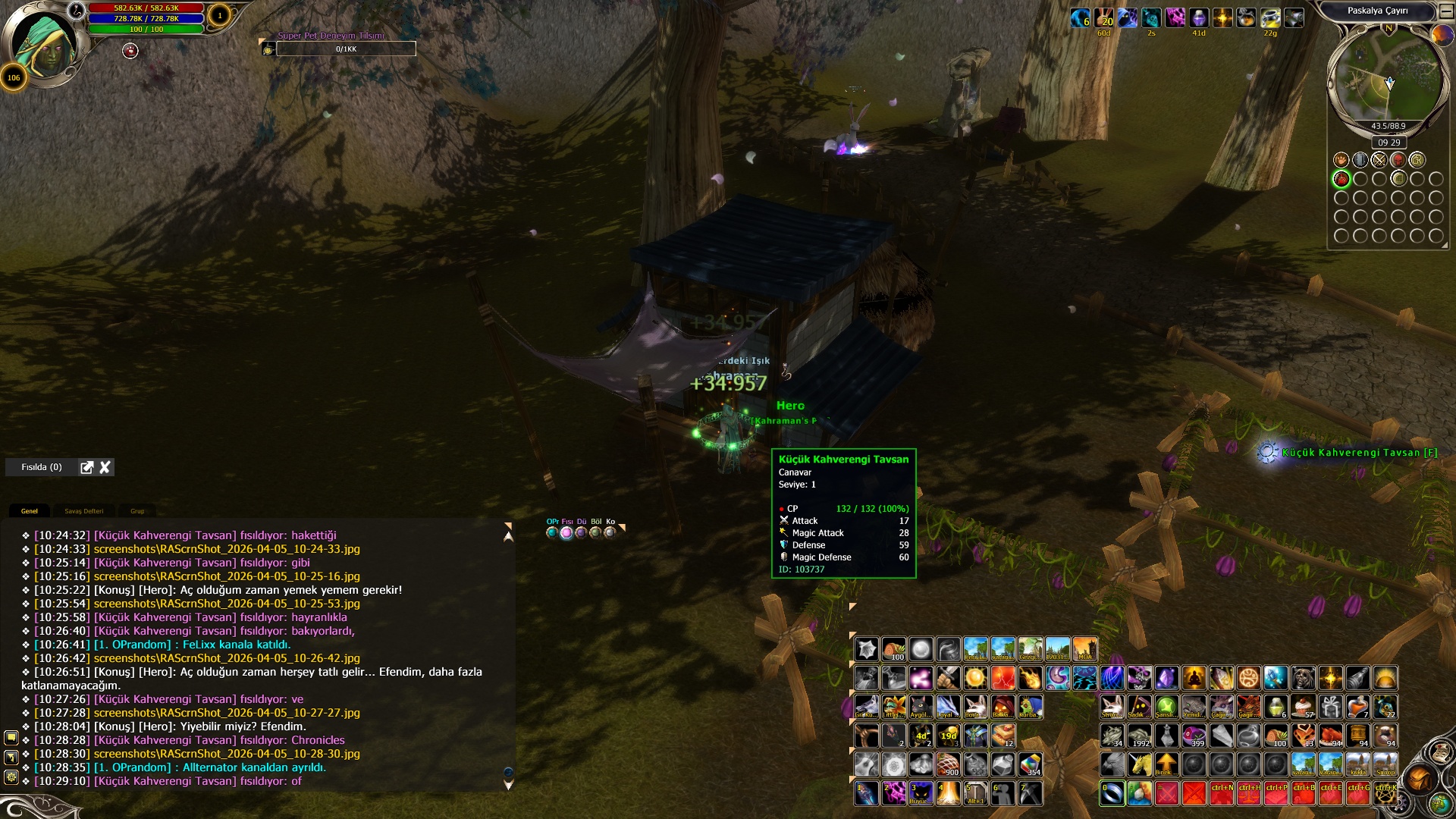Switch to the Savaş Defteri chat tab
This screenshot has height=819, width=1456.
point(83,511)
